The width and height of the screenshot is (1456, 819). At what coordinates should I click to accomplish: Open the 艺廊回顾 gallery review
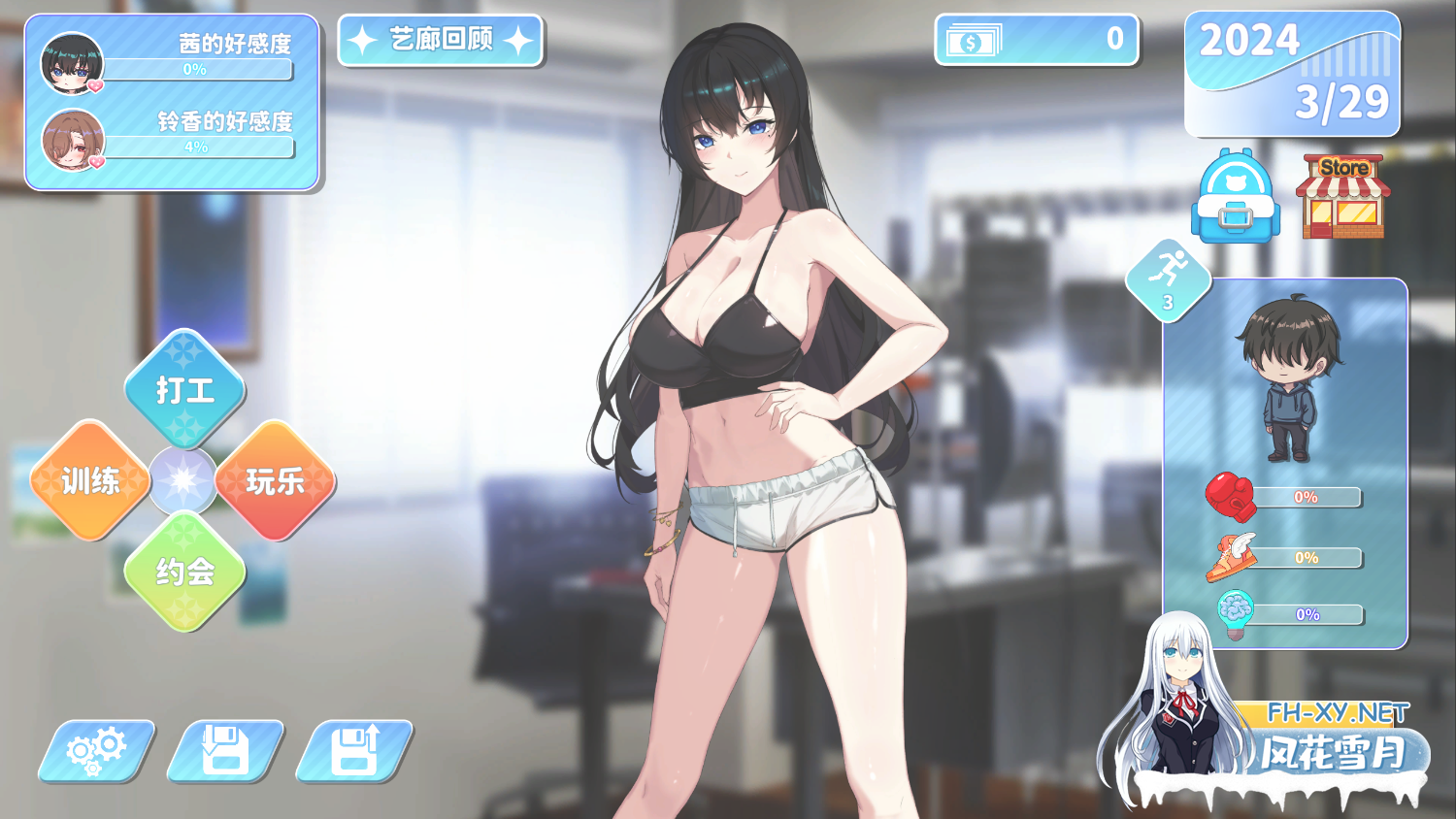[441, 40]
